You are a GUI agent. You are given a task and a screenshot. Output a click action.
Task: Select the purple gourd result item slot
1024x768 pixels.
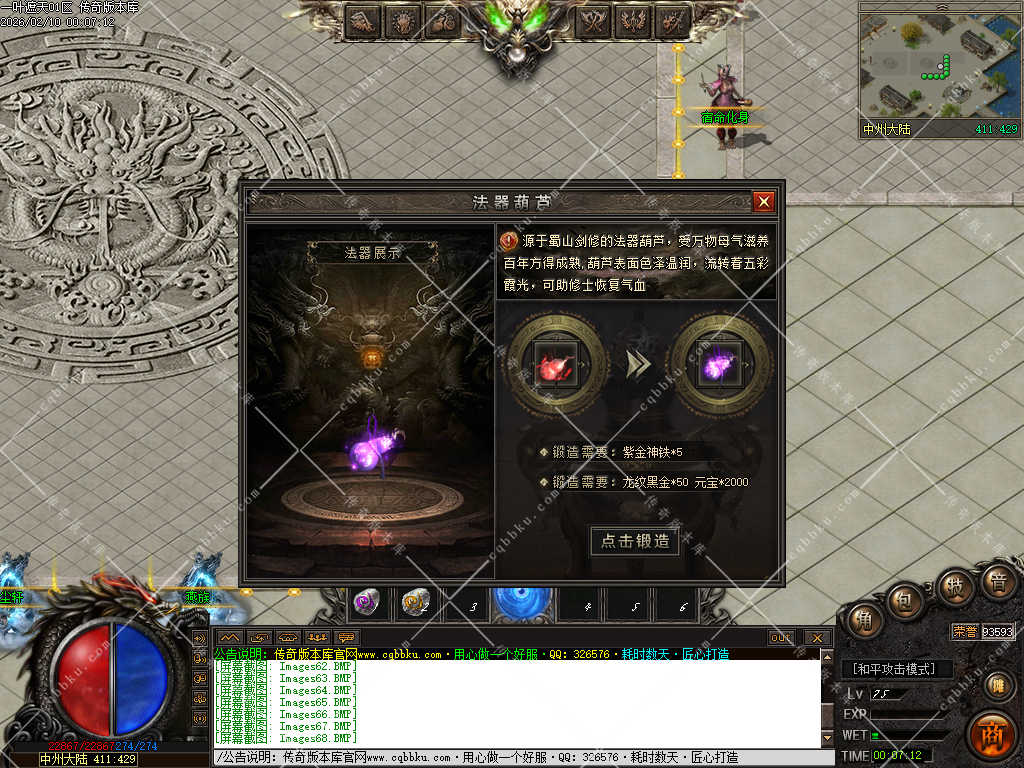[720, 362]
